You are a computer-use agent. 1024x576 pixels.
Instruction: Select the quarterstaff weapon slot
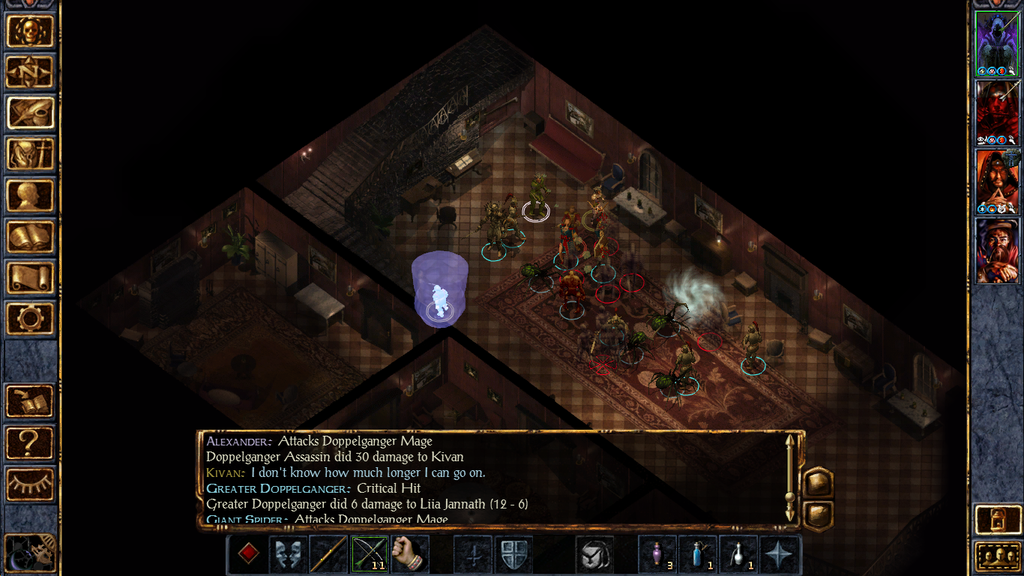[x=328, y=554]
